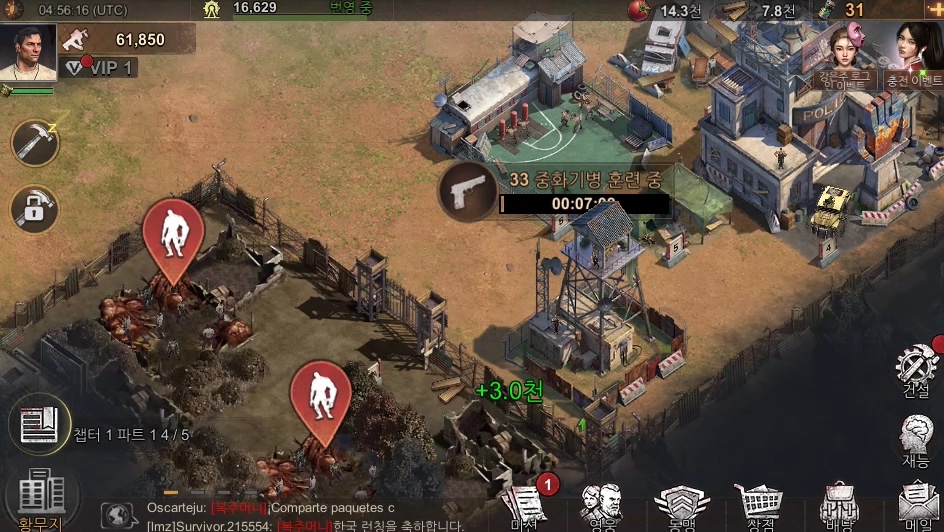Open the Construction (건설) gear menu

[915, 370]
